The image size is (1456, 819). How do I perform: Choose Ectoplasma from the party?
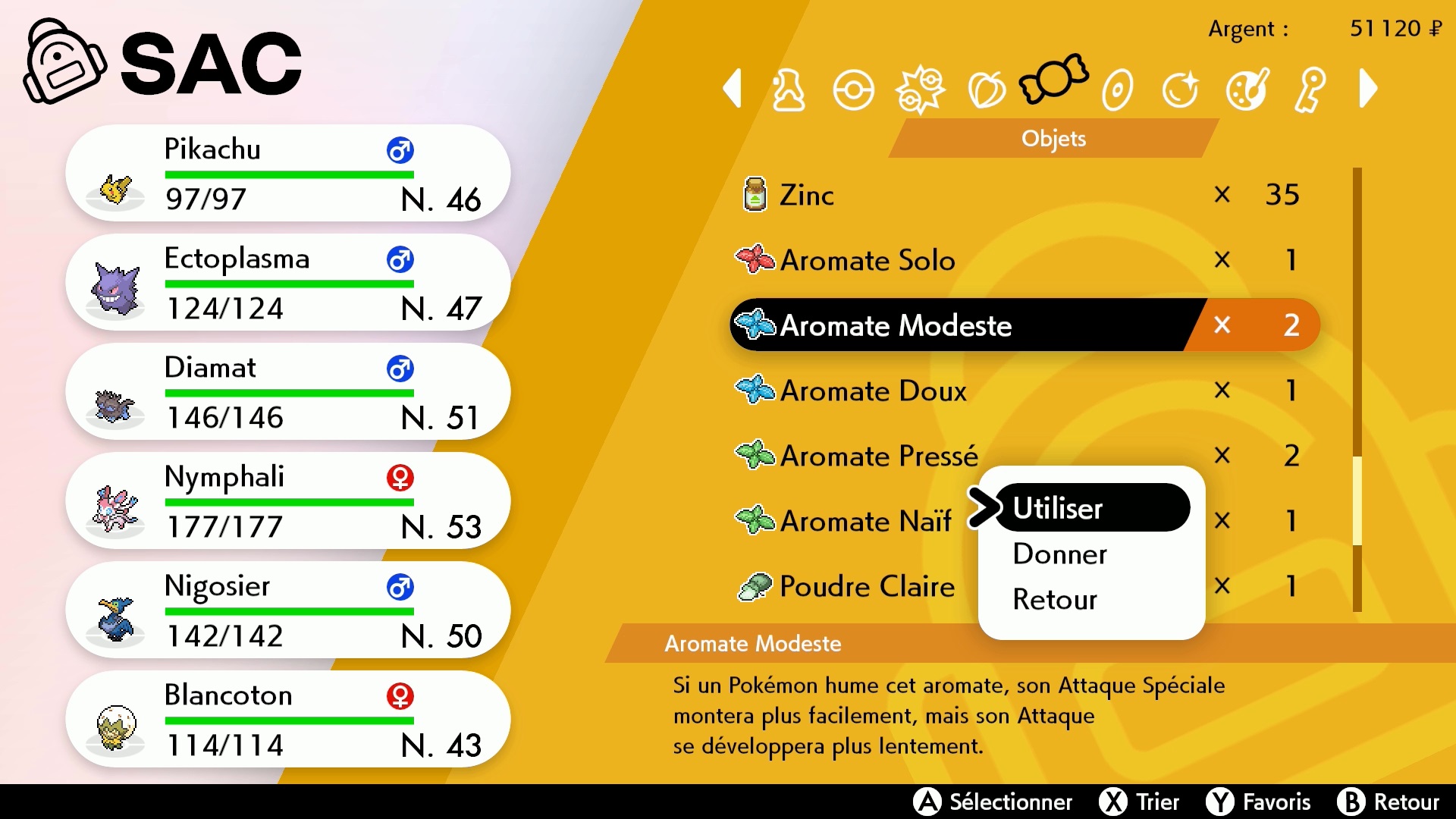click(x=288, y=283)
